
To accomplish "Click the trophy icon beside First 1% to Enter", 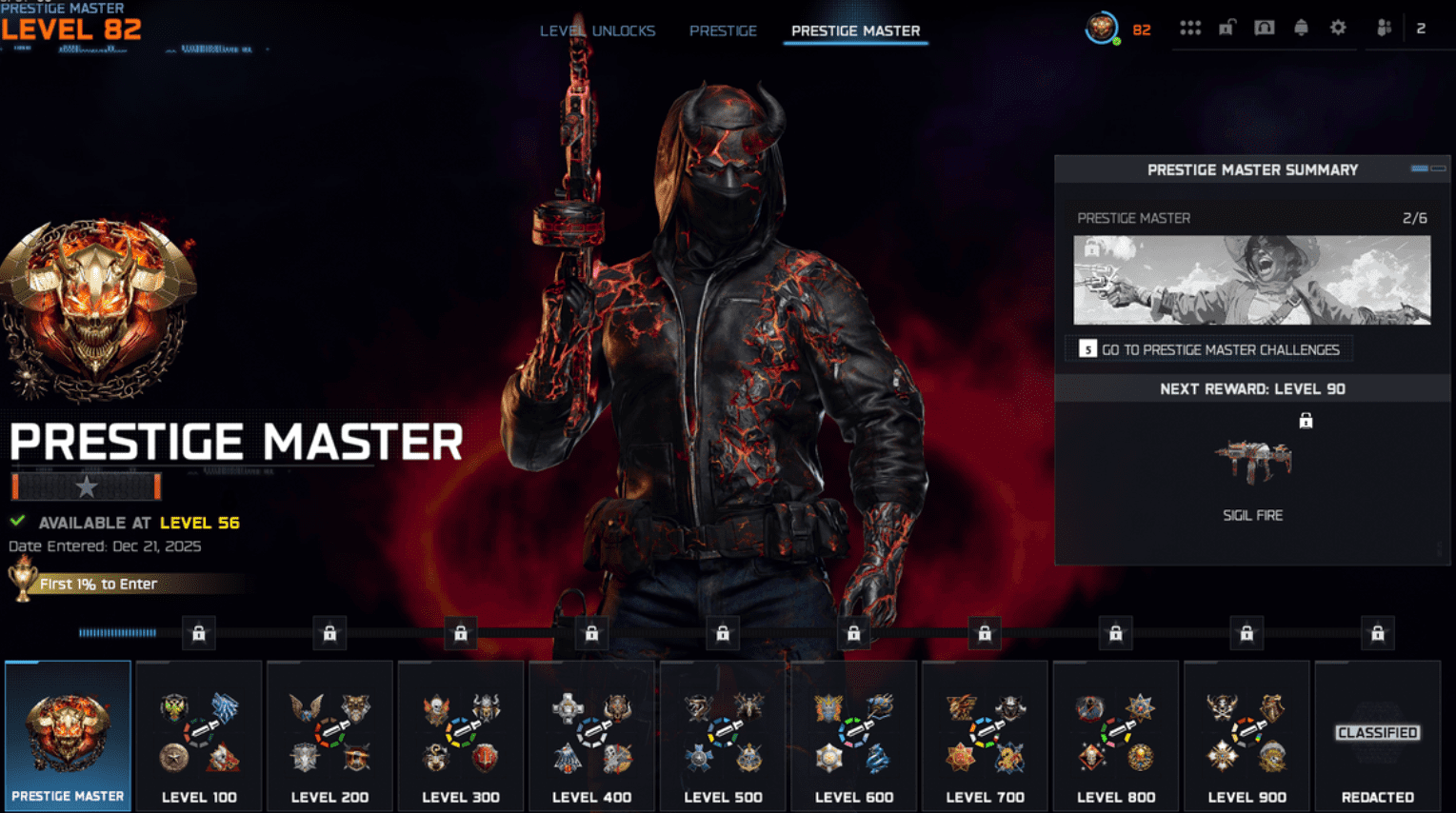I will [19, 584].
